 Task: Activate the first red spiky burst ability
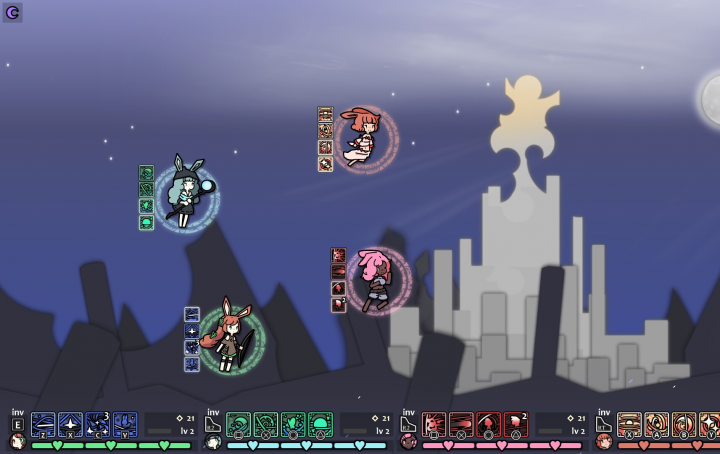(x=434, y=424)
